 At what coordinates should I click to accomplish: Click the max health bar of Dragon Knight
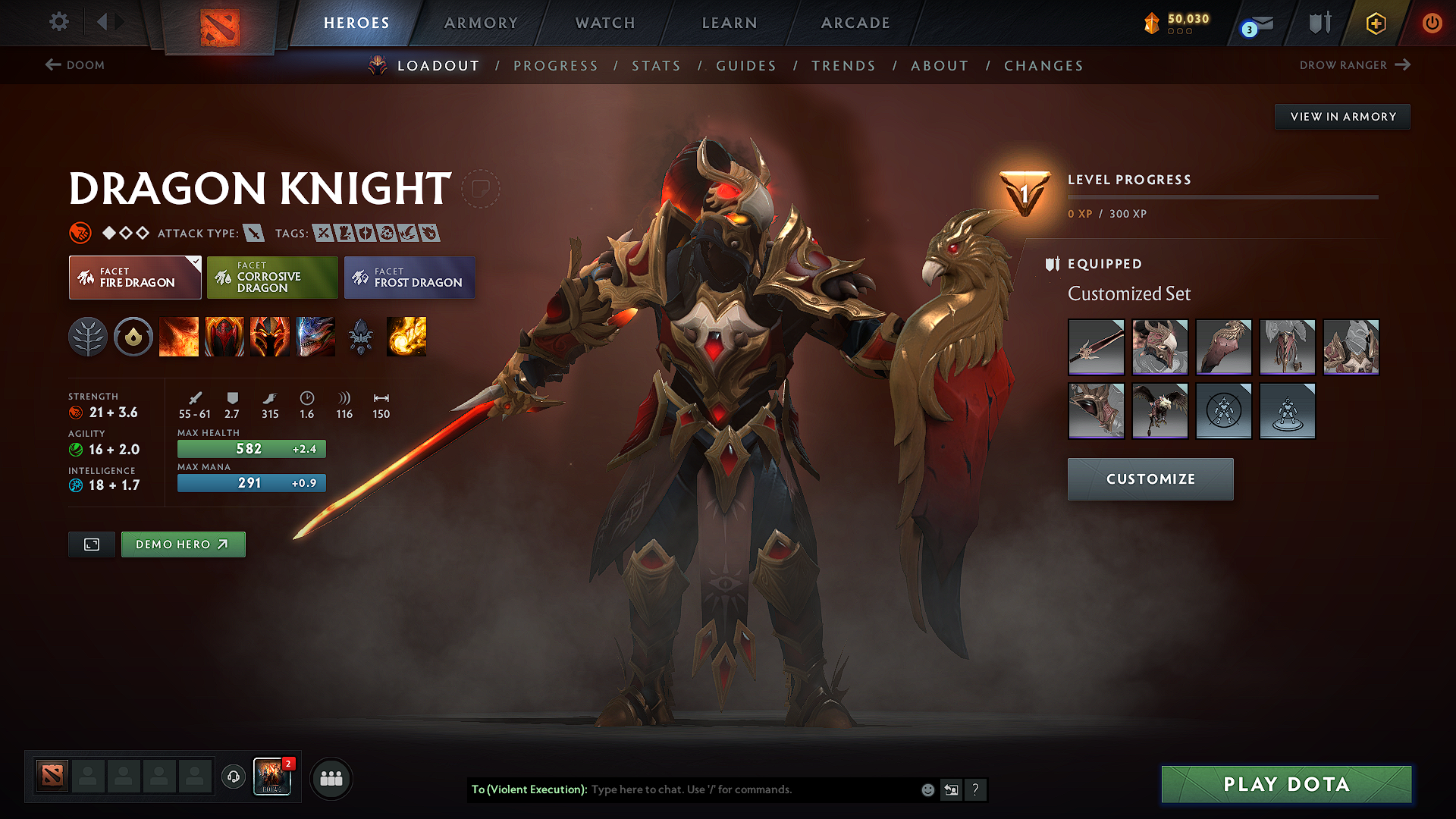pyautogui.click(x=251, y=448)
